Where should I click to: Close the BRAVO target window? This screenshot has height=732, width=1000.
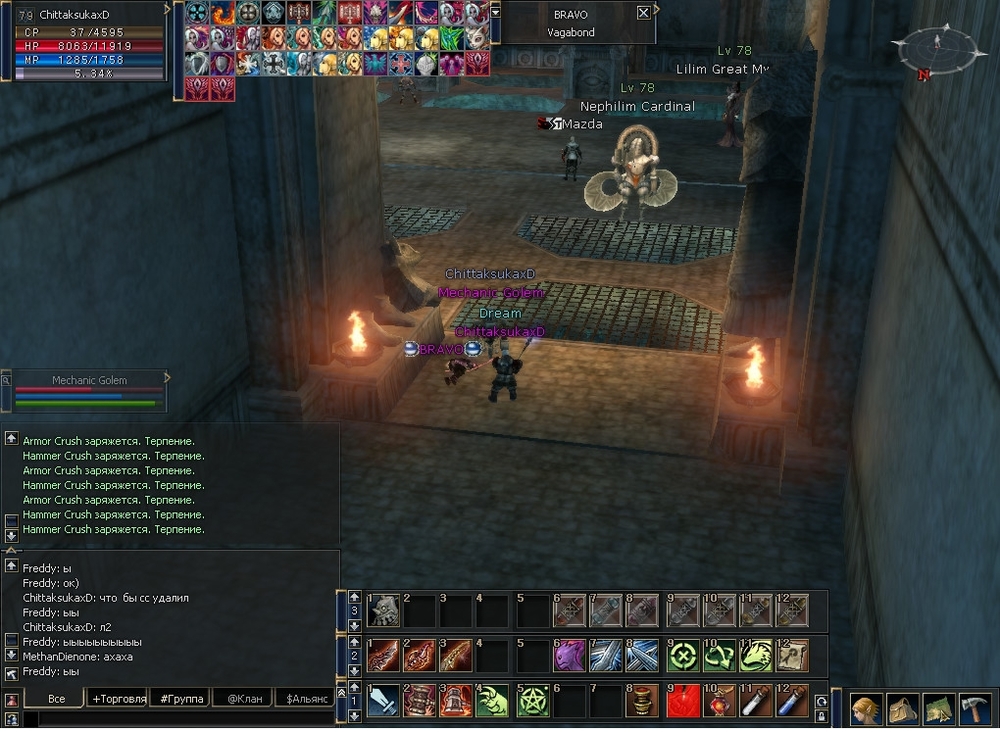[x=643, y=13]
